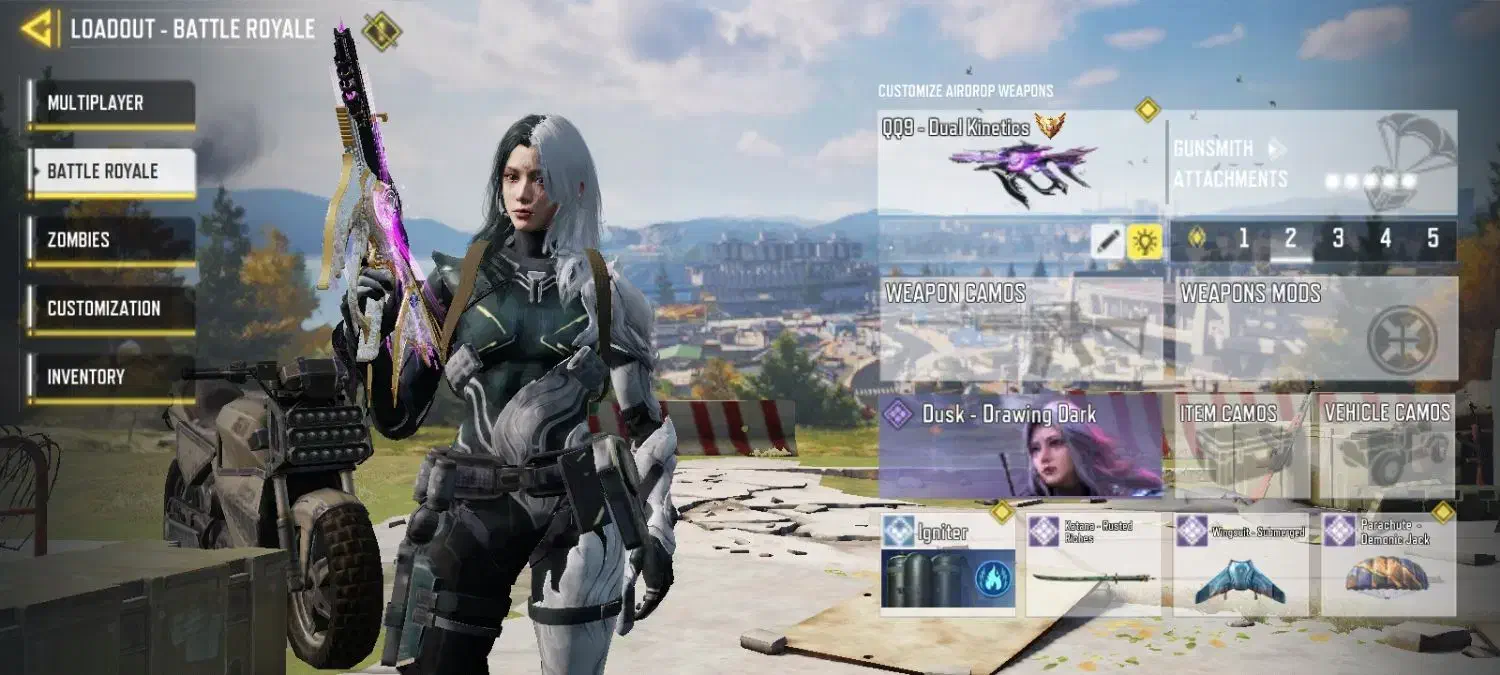Select airdrop loadout slot 5
1500x675 pixels.
pos(1433,239)
